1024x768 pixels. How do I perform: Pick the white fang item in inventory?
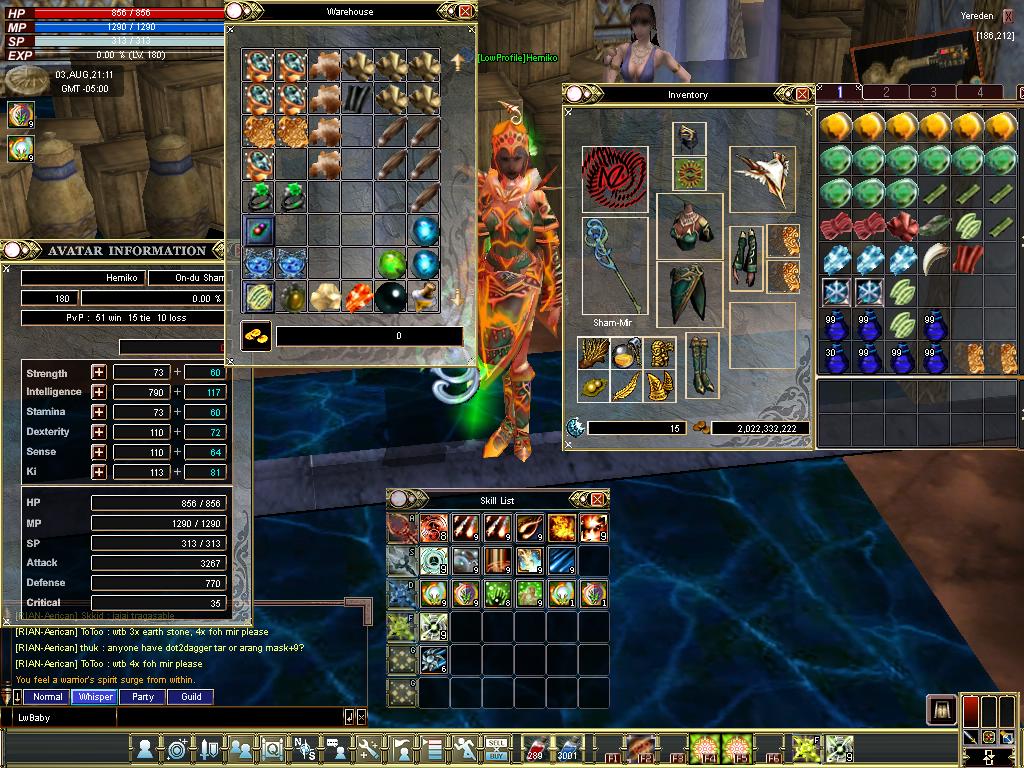[x=934, y=258]
